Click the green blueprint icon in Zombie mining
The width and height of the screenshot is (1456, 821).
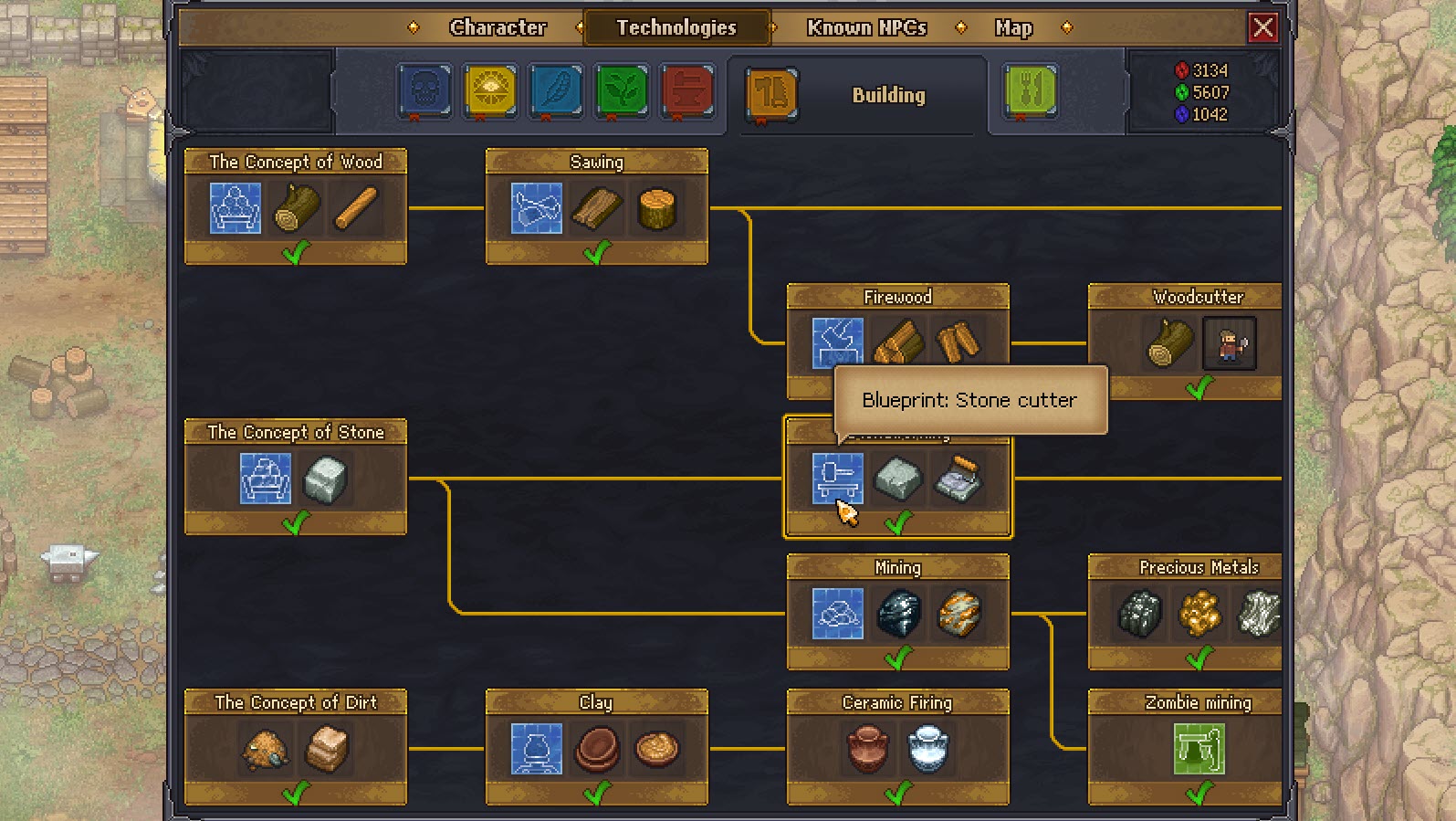pyautogui.click(x=1199, y=748)
